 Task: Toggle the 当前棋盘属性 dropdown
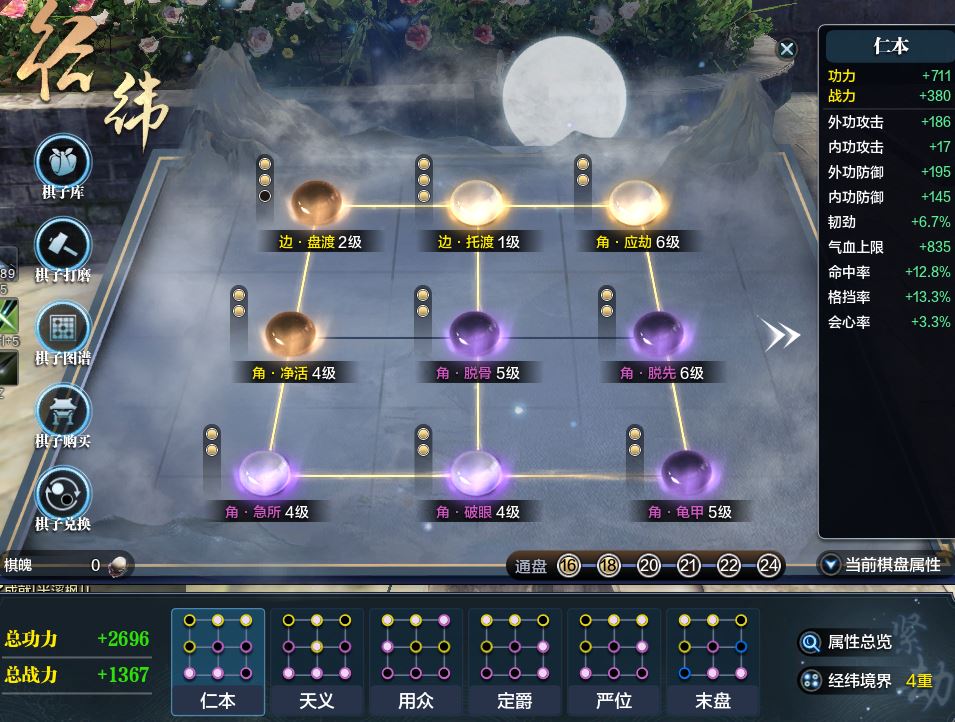[x=880, y=565]
